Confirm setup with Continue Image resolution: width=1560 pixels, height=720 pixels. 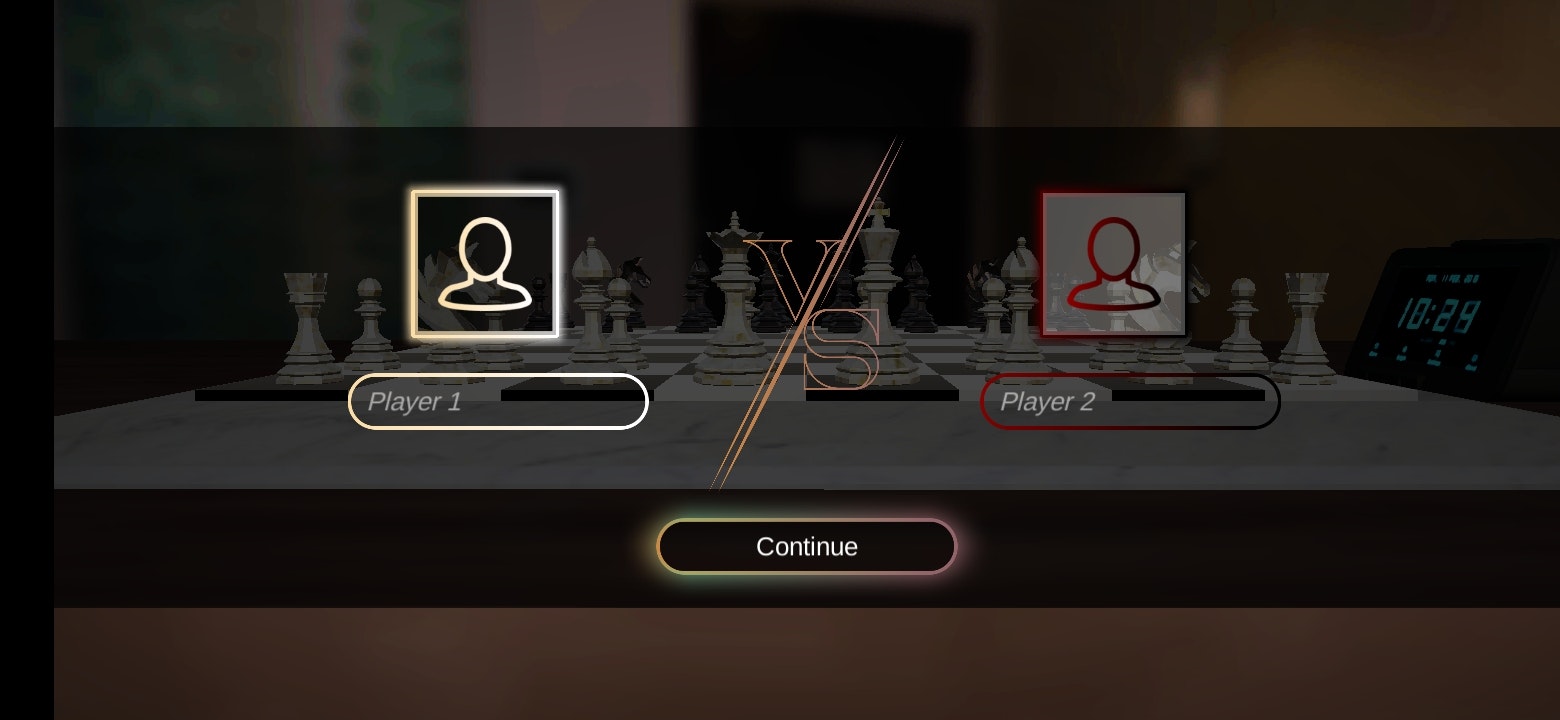tap(806, 546)
